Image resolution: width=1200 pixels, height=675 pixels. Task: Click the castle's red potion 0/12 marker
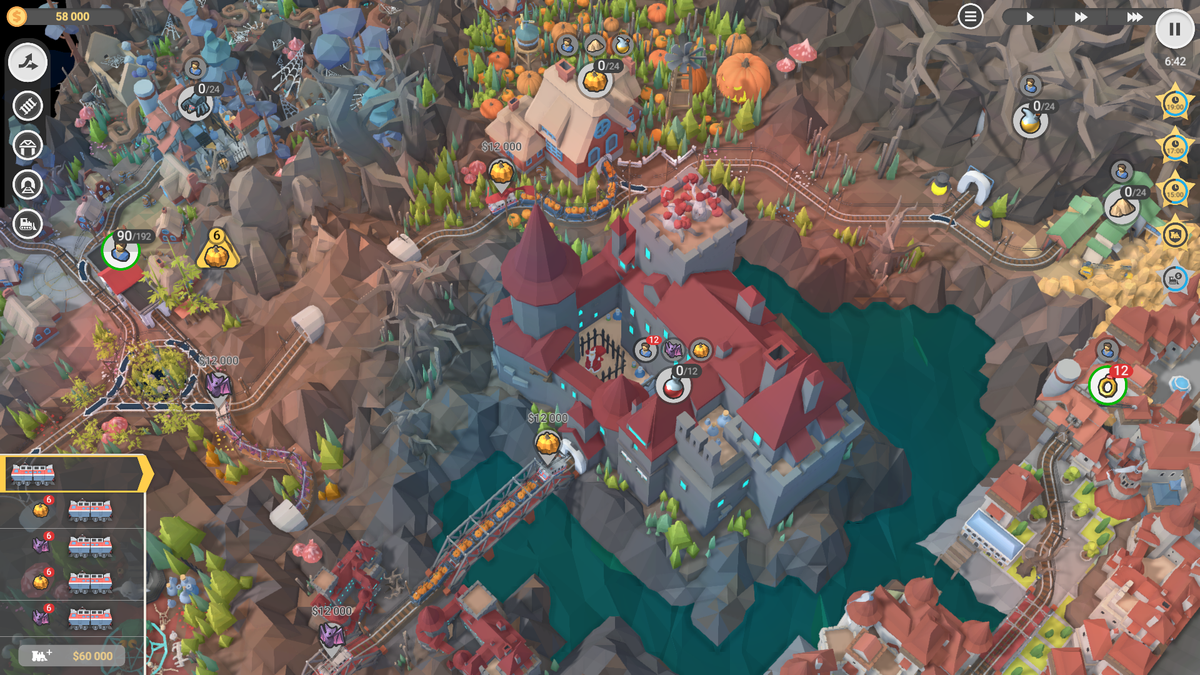[x=675, y=383]
